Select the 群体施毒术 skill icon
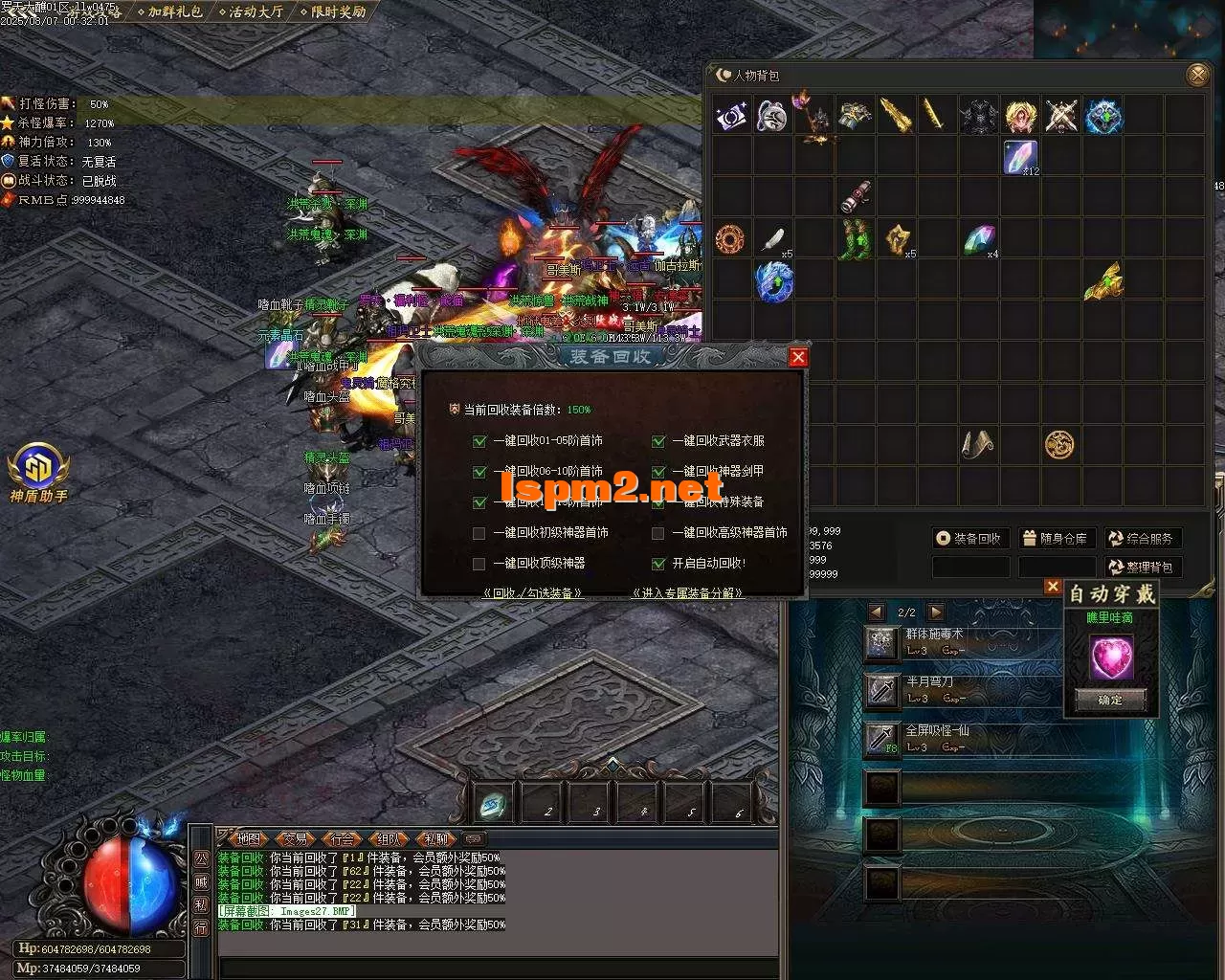 [x=881, y=642]
